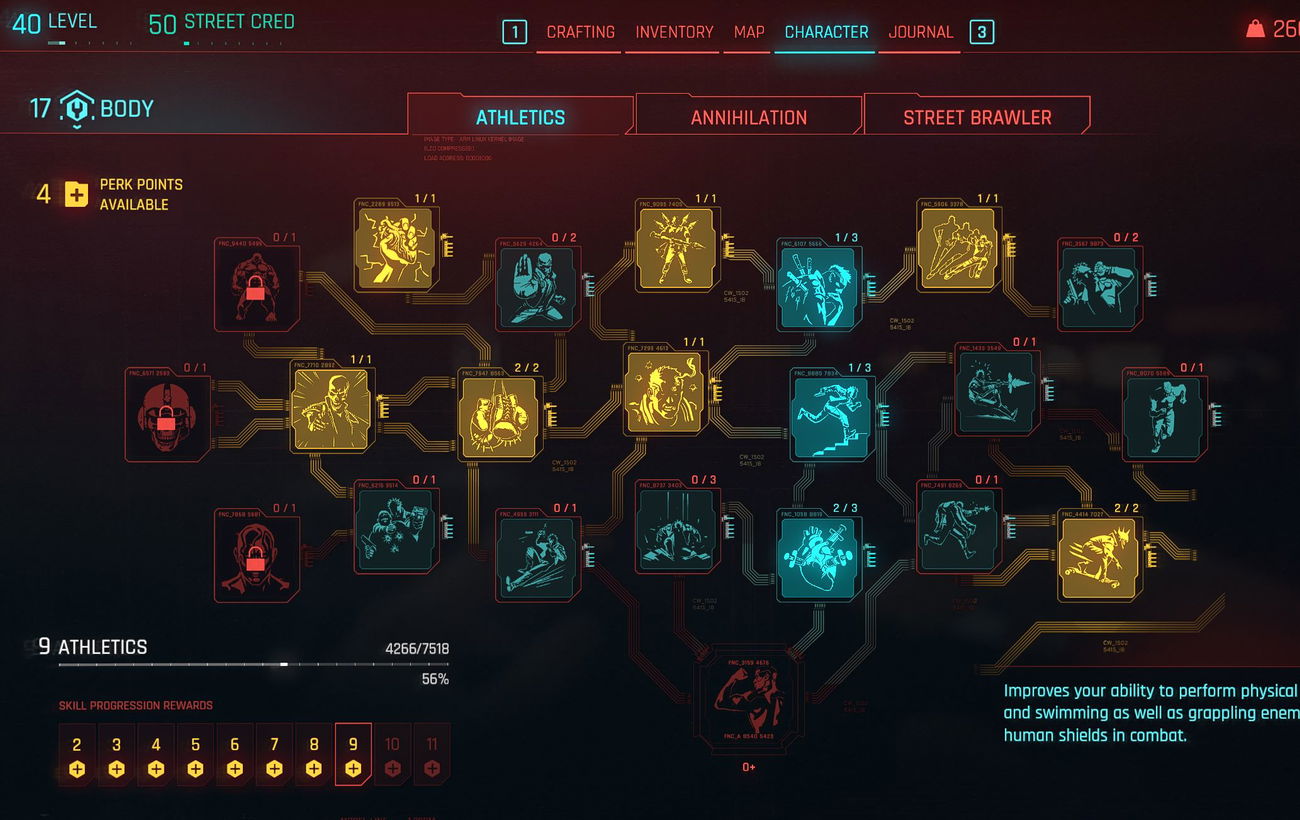
Task: Go to the Map screen
Action: [749, 32]
